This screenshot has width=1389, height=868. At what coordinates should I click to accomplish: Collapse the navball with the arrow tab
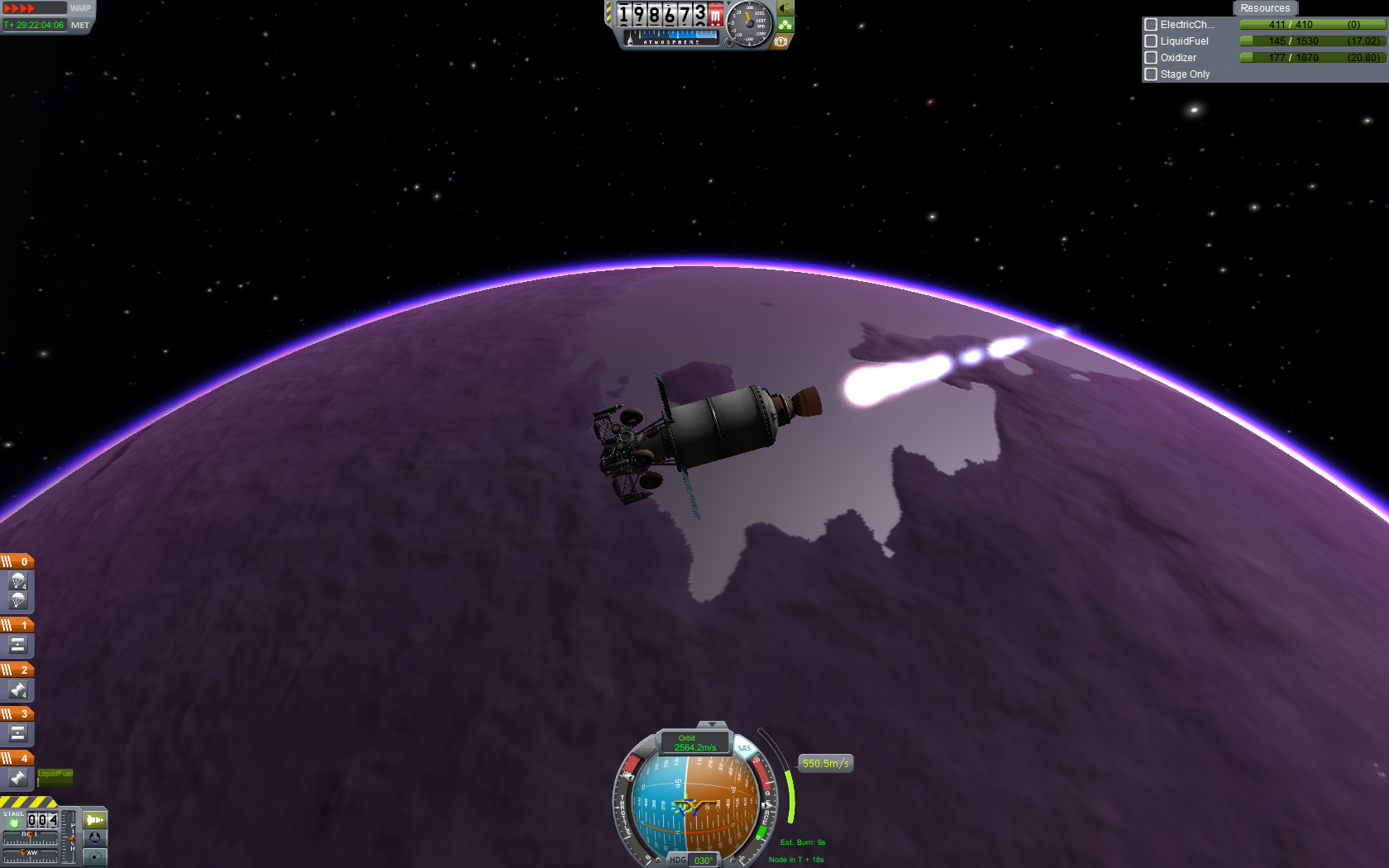(712, 724)
